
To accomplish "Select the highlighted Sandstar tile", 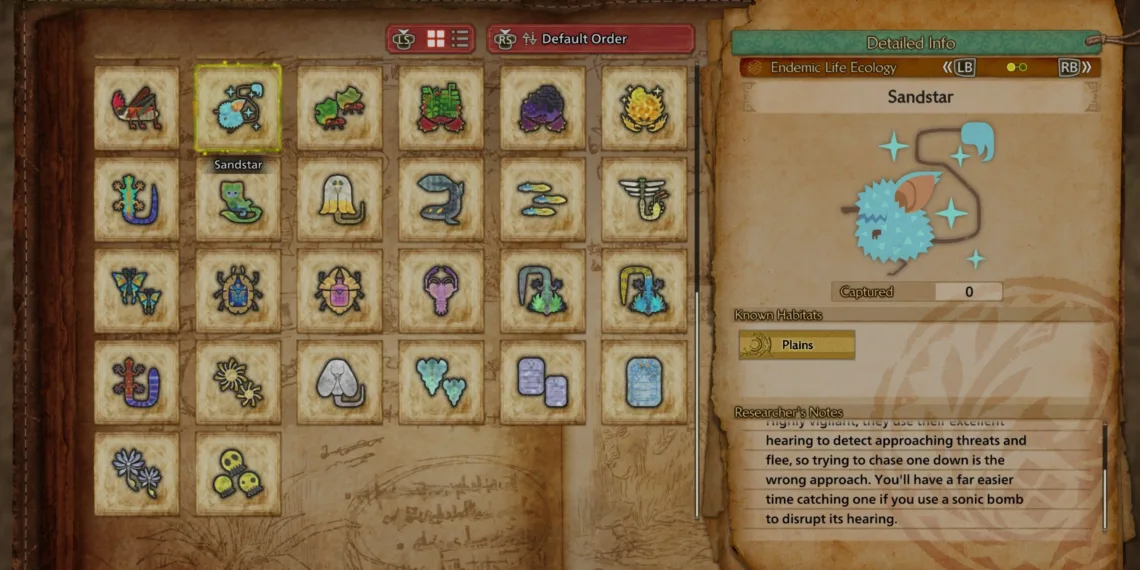I will [238, 108].
